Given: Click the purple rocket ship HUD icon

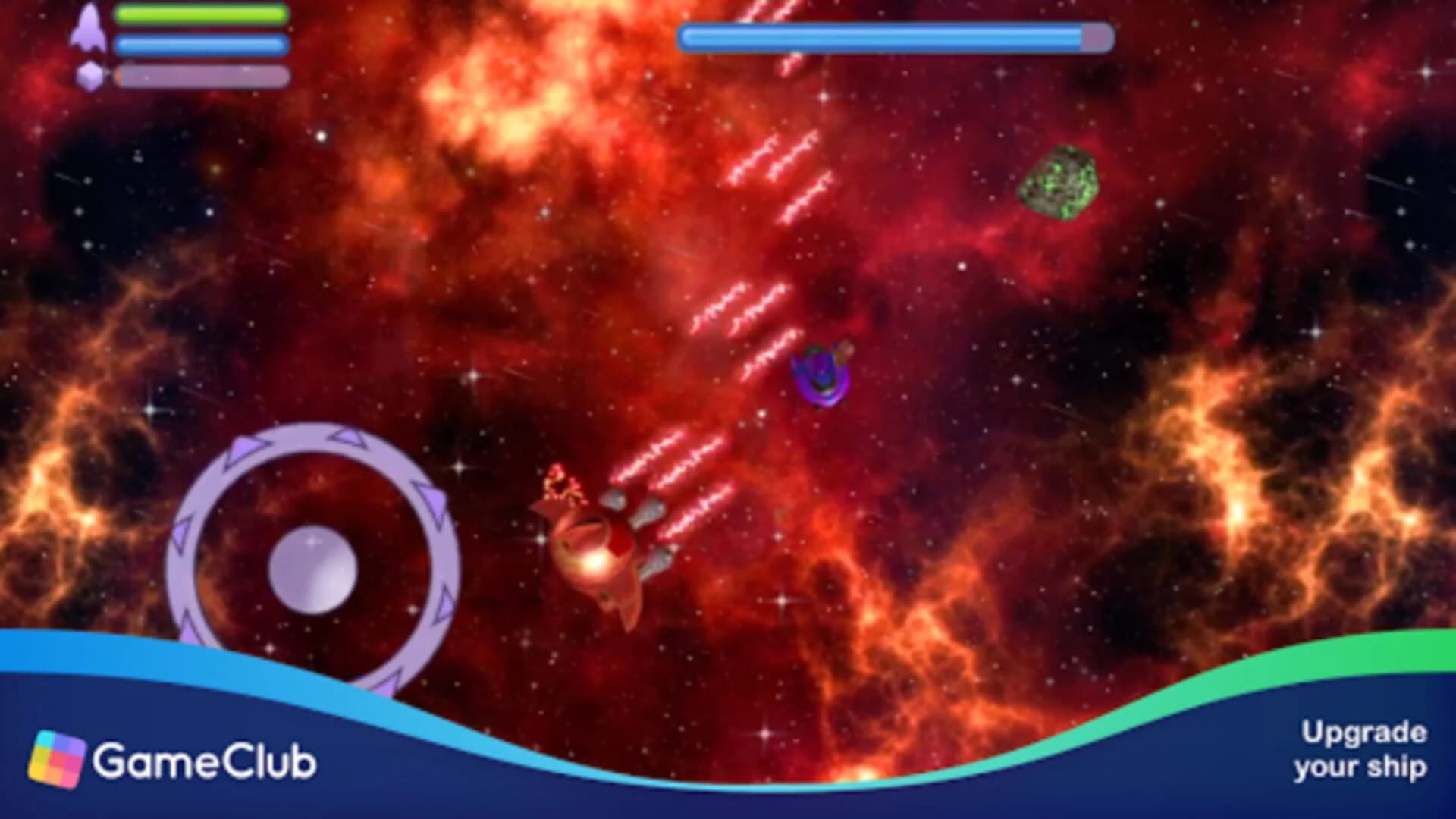Looking at the screenshot, I should pos(89,28).
